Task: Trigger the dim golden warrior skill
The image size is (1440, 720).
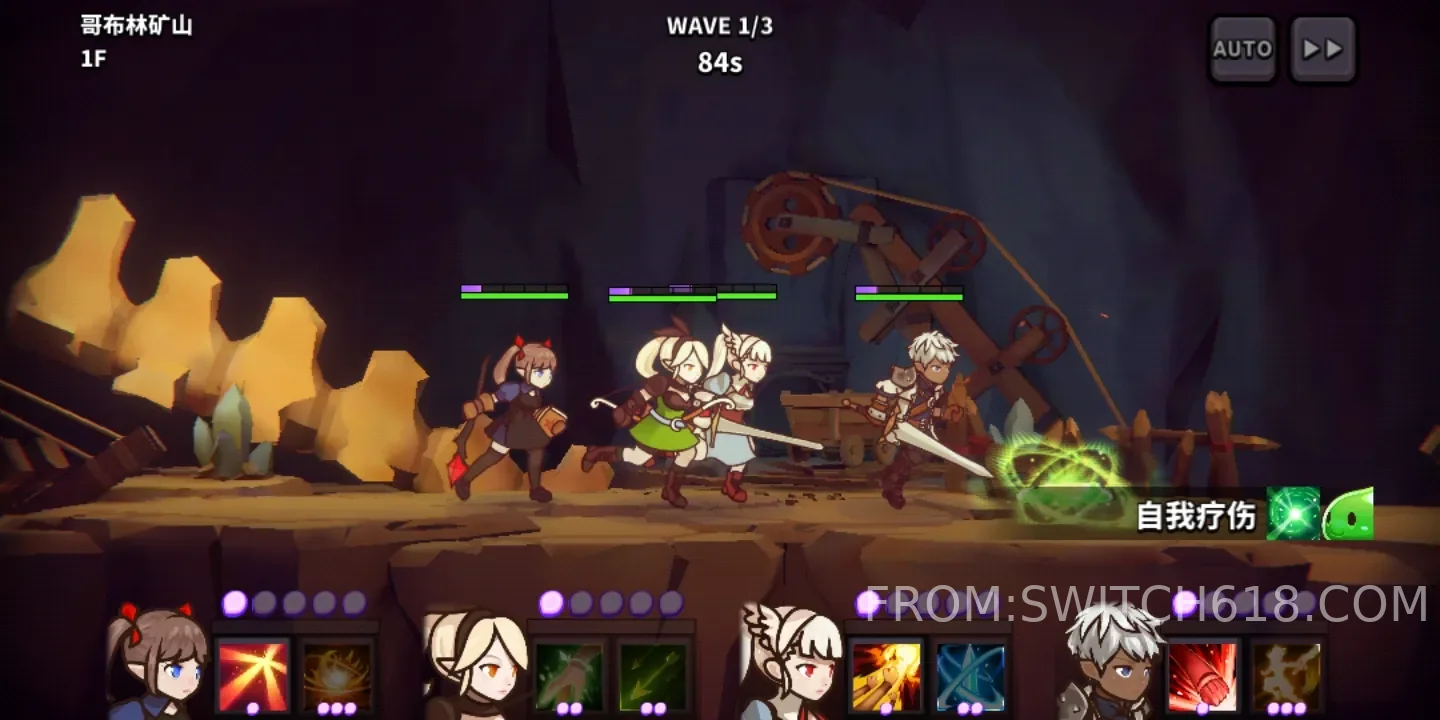Action: pos(1286,676)
